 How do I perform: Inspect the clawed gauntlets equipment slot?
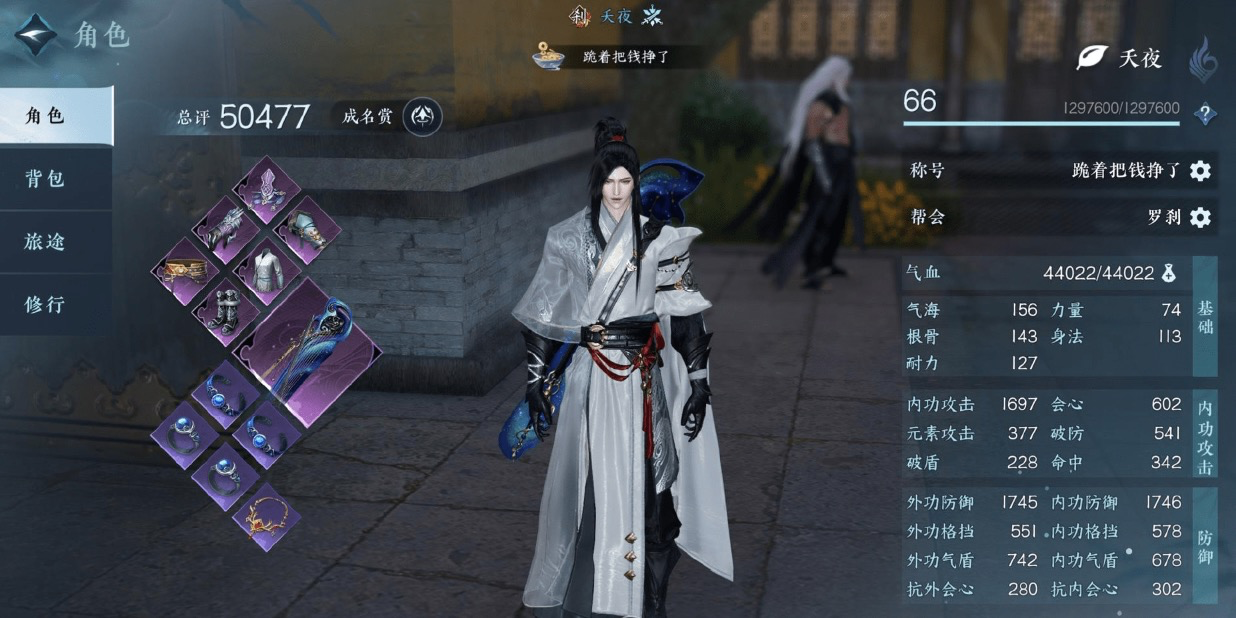tap(227, 229)
